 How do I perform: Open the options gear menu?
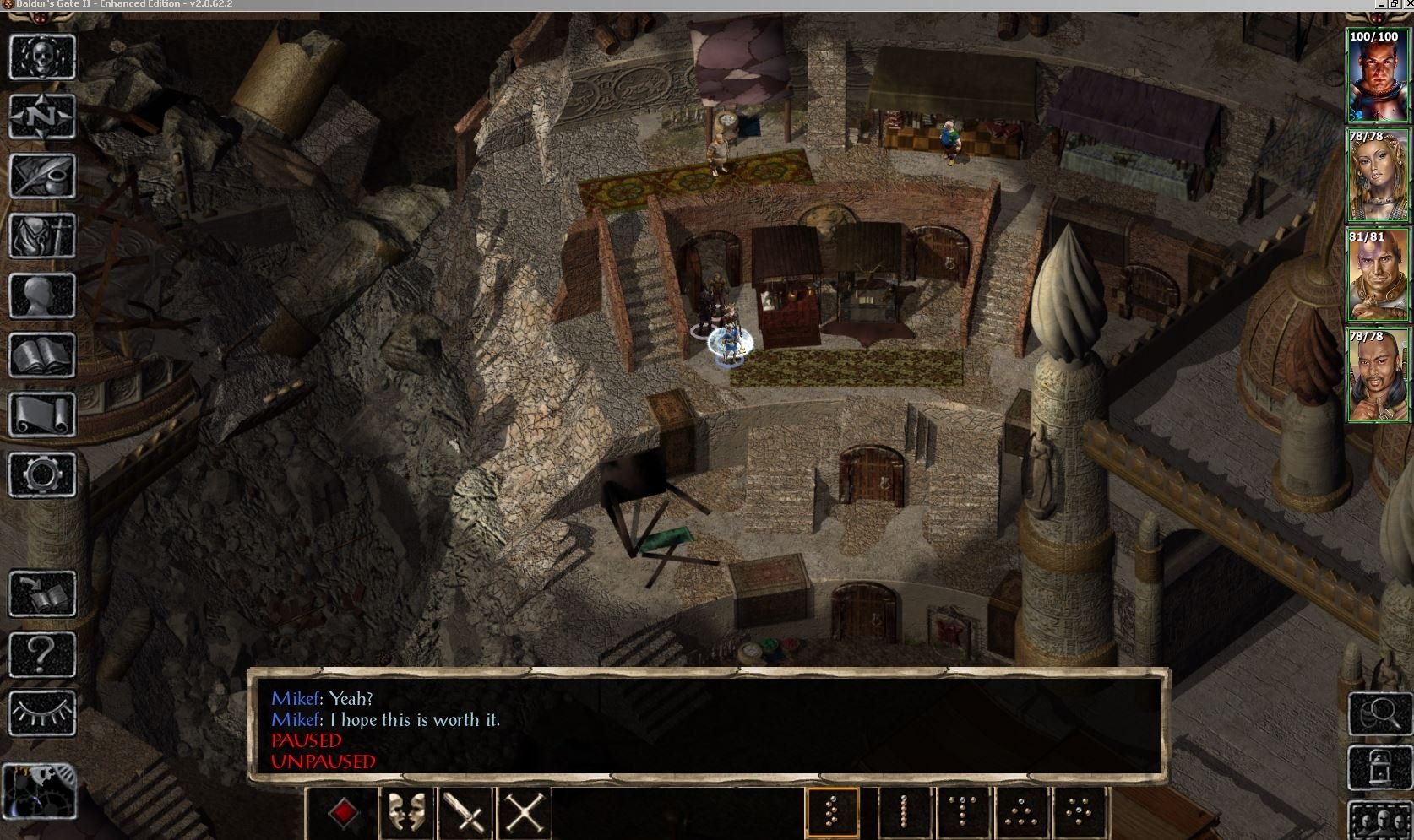(42, 474)
